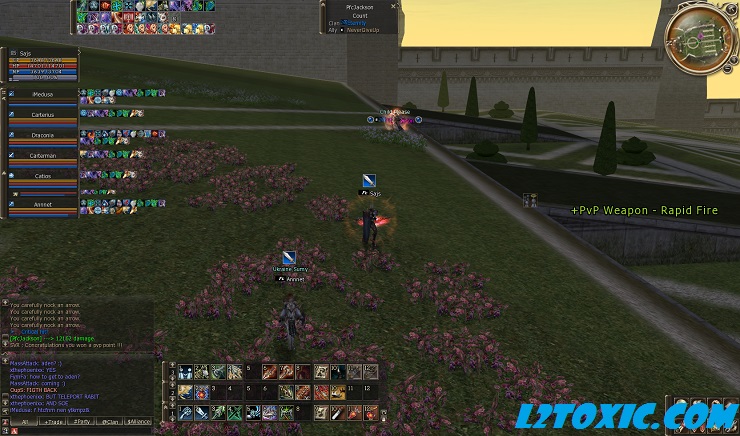Select party member iMedusa
The height and width of the screenshot is (436, 740).
[42, 95]
